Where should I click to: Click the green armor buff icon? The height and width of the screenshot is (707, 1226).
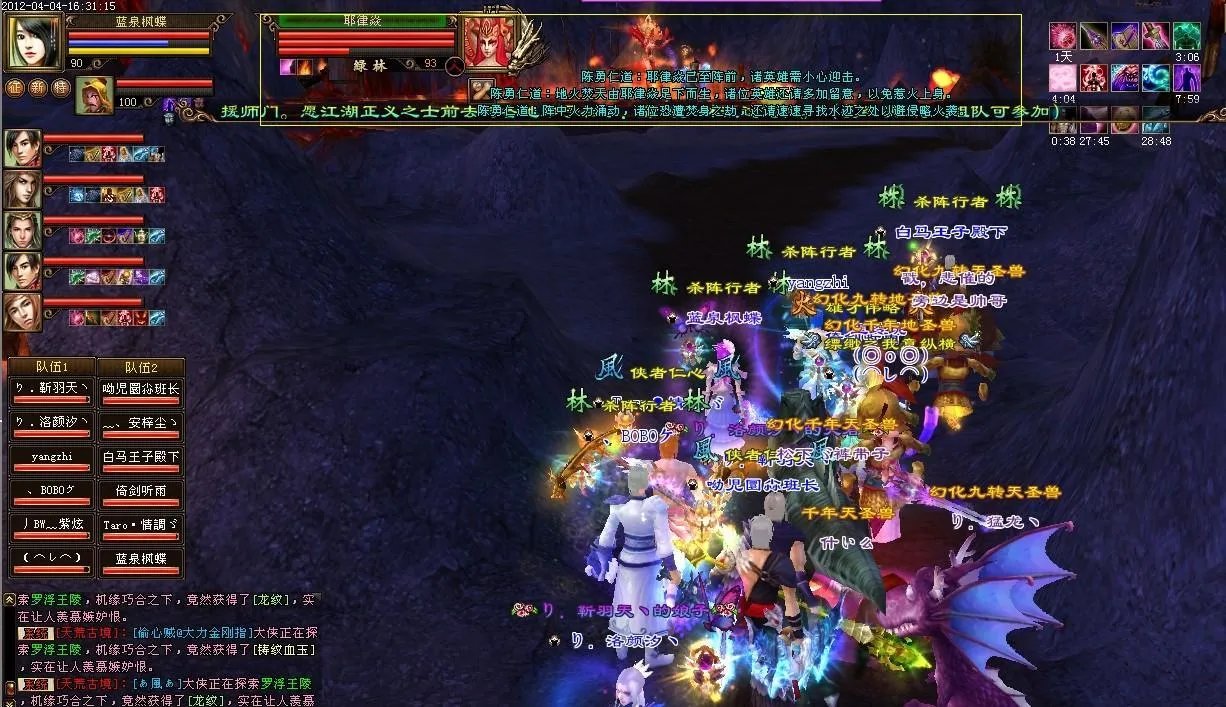(1186, 36)
